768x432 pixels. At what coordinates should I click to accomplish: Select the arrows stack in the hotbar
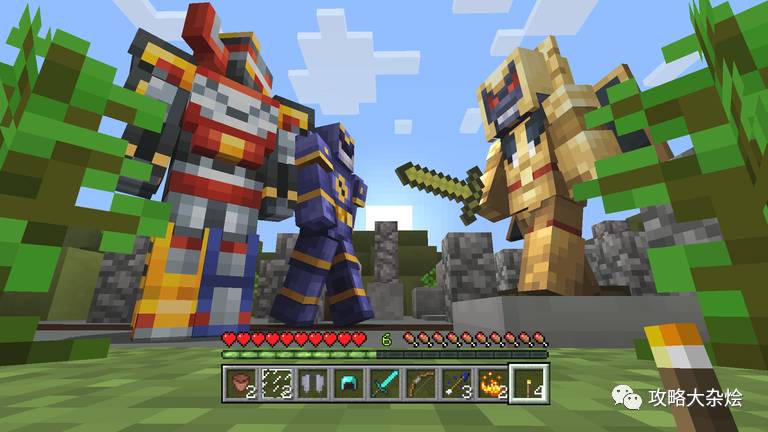456,382
